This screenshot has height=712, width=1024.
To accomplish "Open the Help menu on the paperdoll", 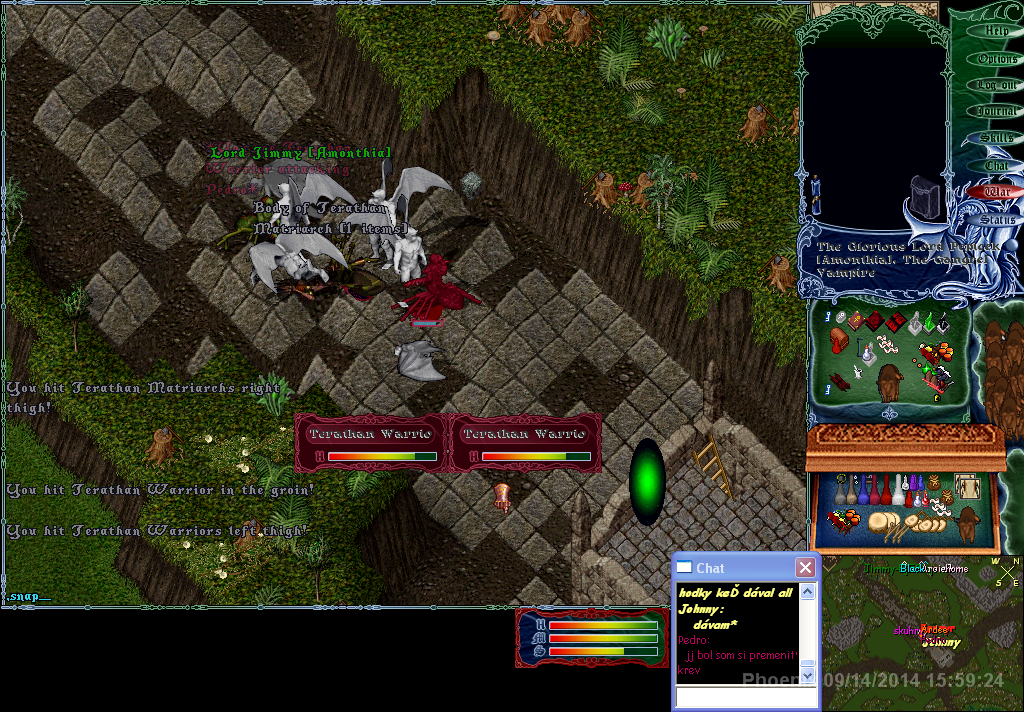I will [x=996, y=31].
